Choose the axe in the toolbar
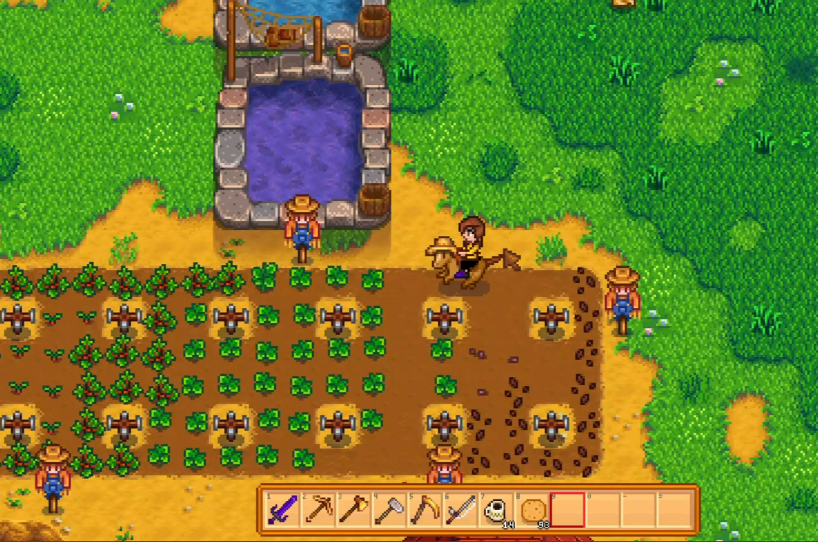Image resolution: width=818 pixels, height=542 pixels. tap(353, 510)
